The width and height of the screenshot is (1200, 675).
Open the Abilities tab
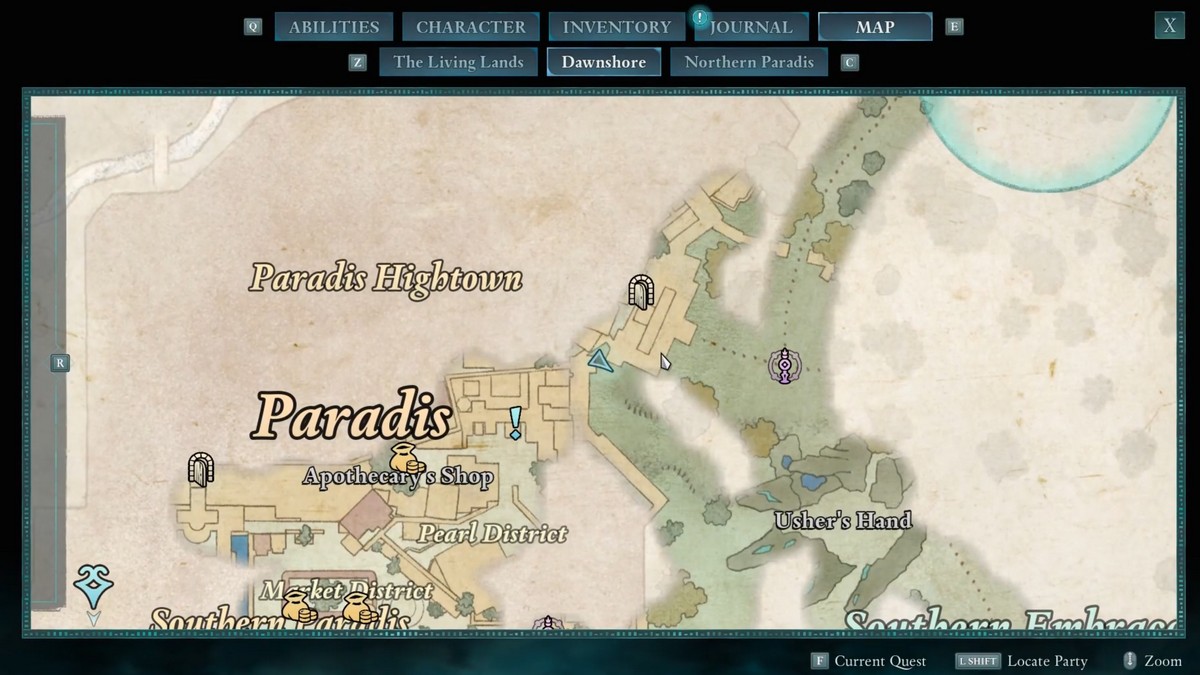[x=334, y=27]
